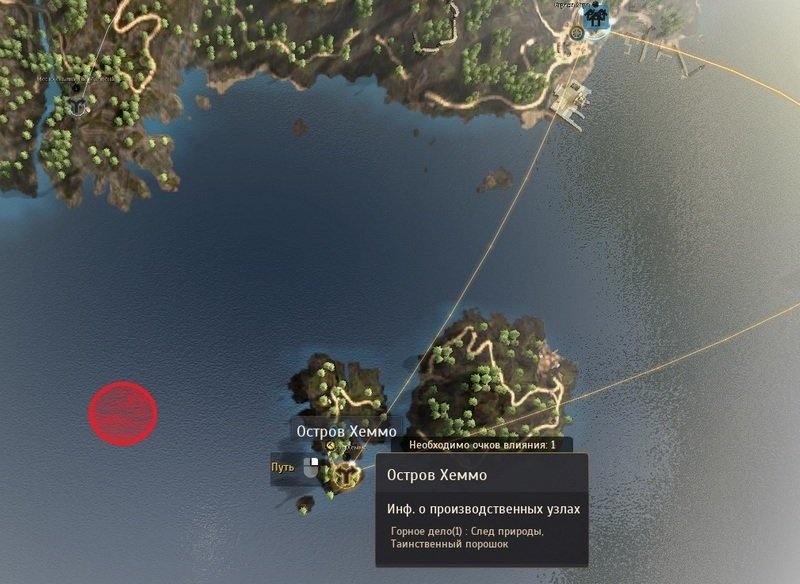Image resolution: width=800 pixels, height=584 pixels.
Task: Select the Остров Хеммо node icon
Action: click(x=346, y=476)
